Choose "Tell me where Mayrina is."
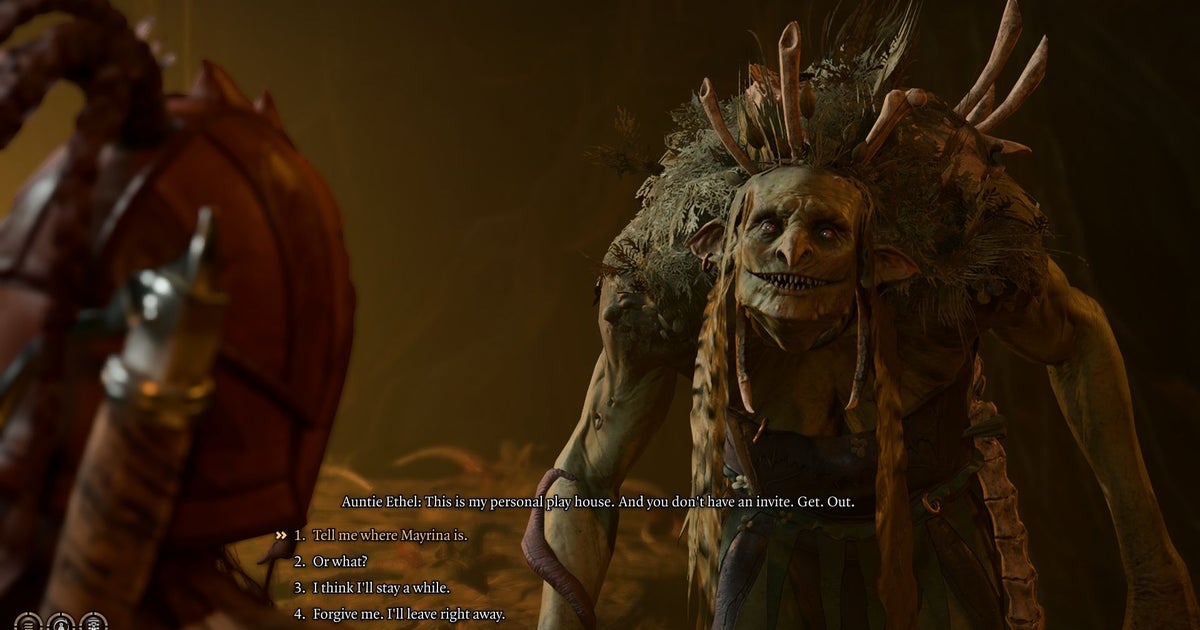 pos(389,535)
